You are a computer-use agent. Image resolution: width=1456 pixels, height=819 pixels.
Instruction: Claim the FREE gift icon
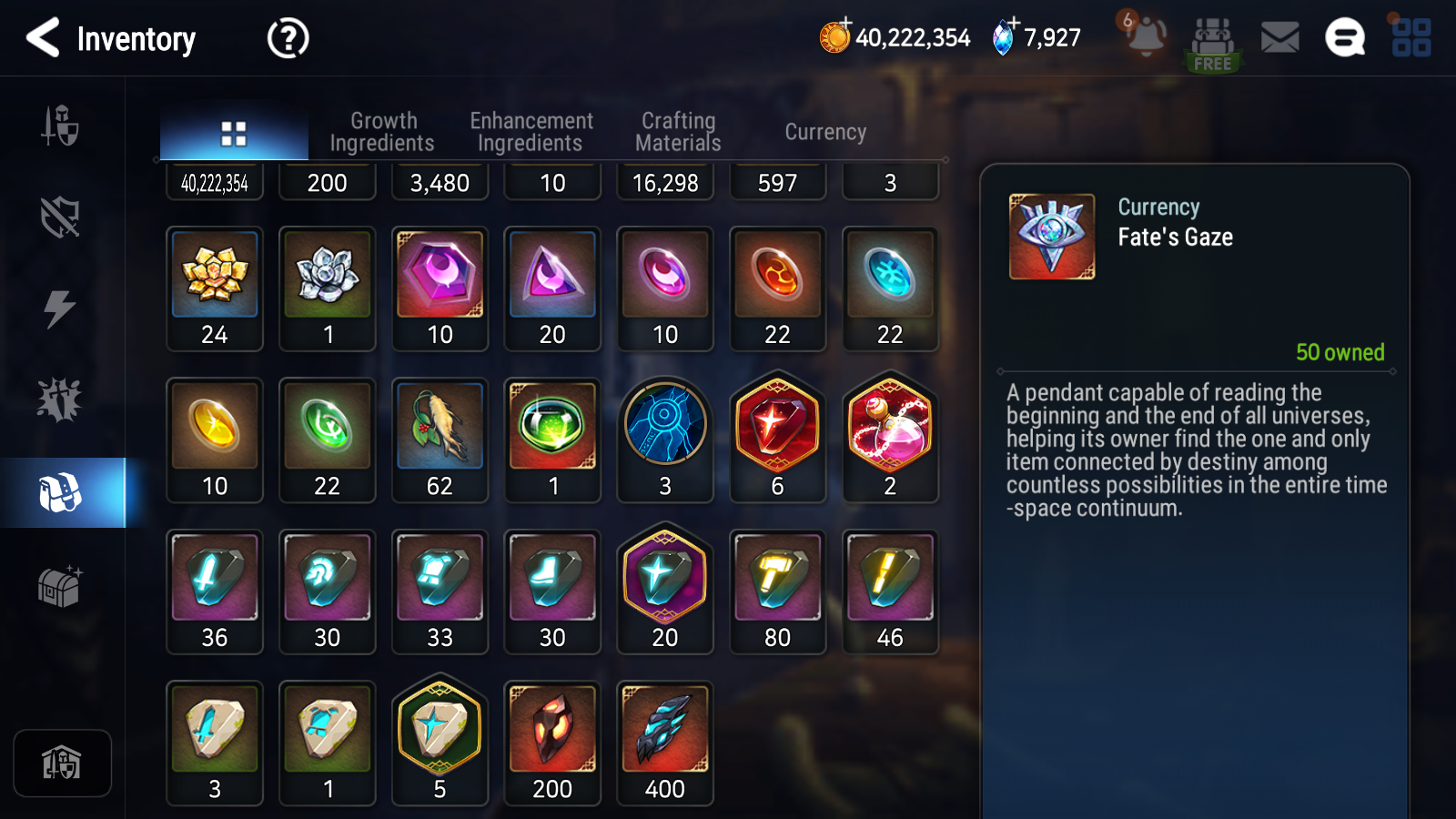[1212, 44]
